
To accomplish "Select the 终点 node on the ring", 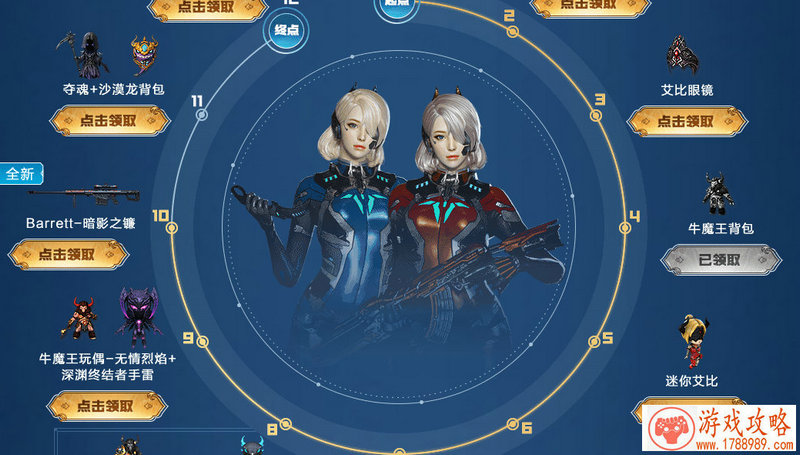I will click(287, 31).
